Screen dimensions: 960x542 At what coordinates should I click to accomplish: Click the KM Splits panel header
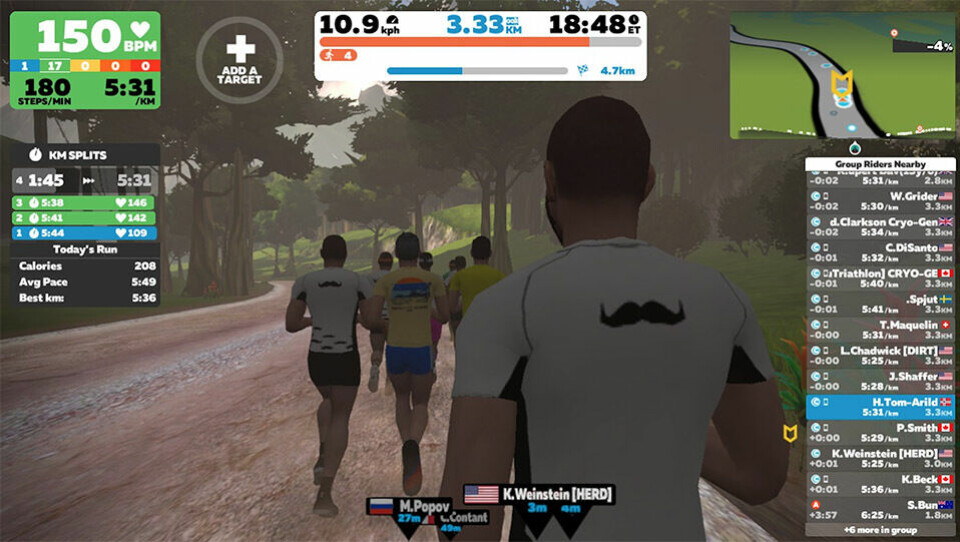(x=85, y=155)
